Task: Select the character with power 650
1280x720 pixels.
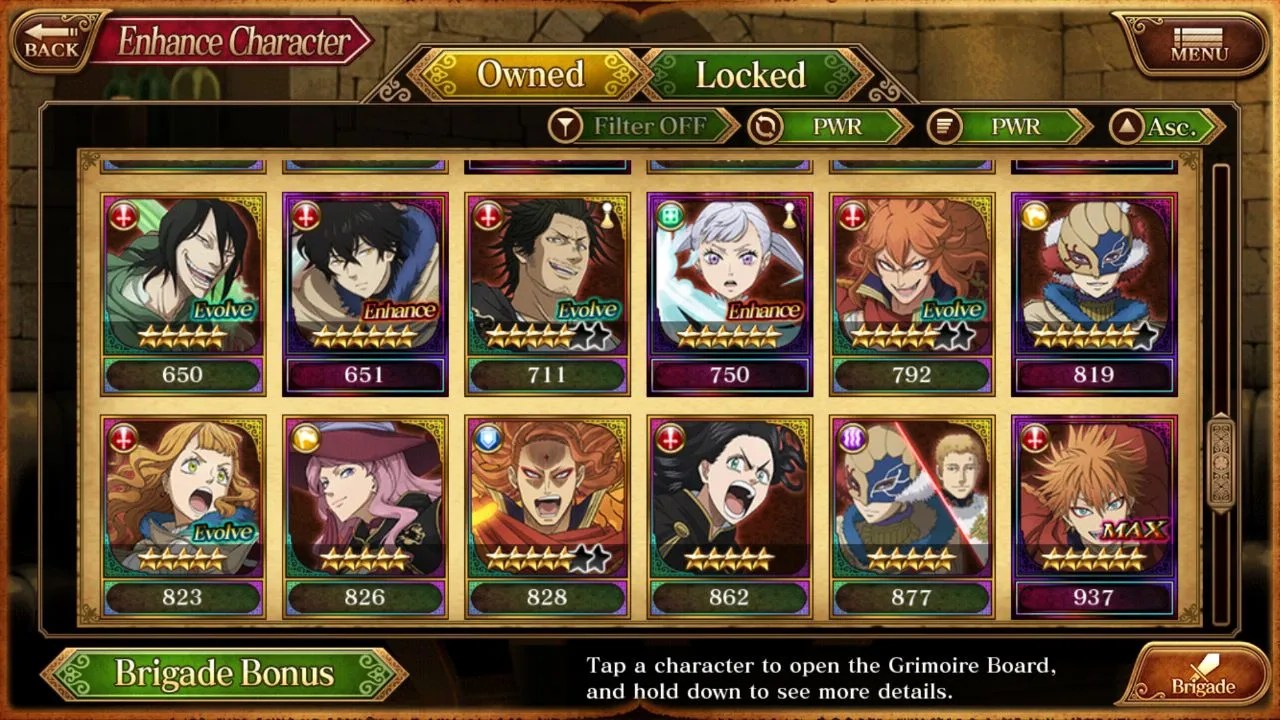Action: click(182, 290)
